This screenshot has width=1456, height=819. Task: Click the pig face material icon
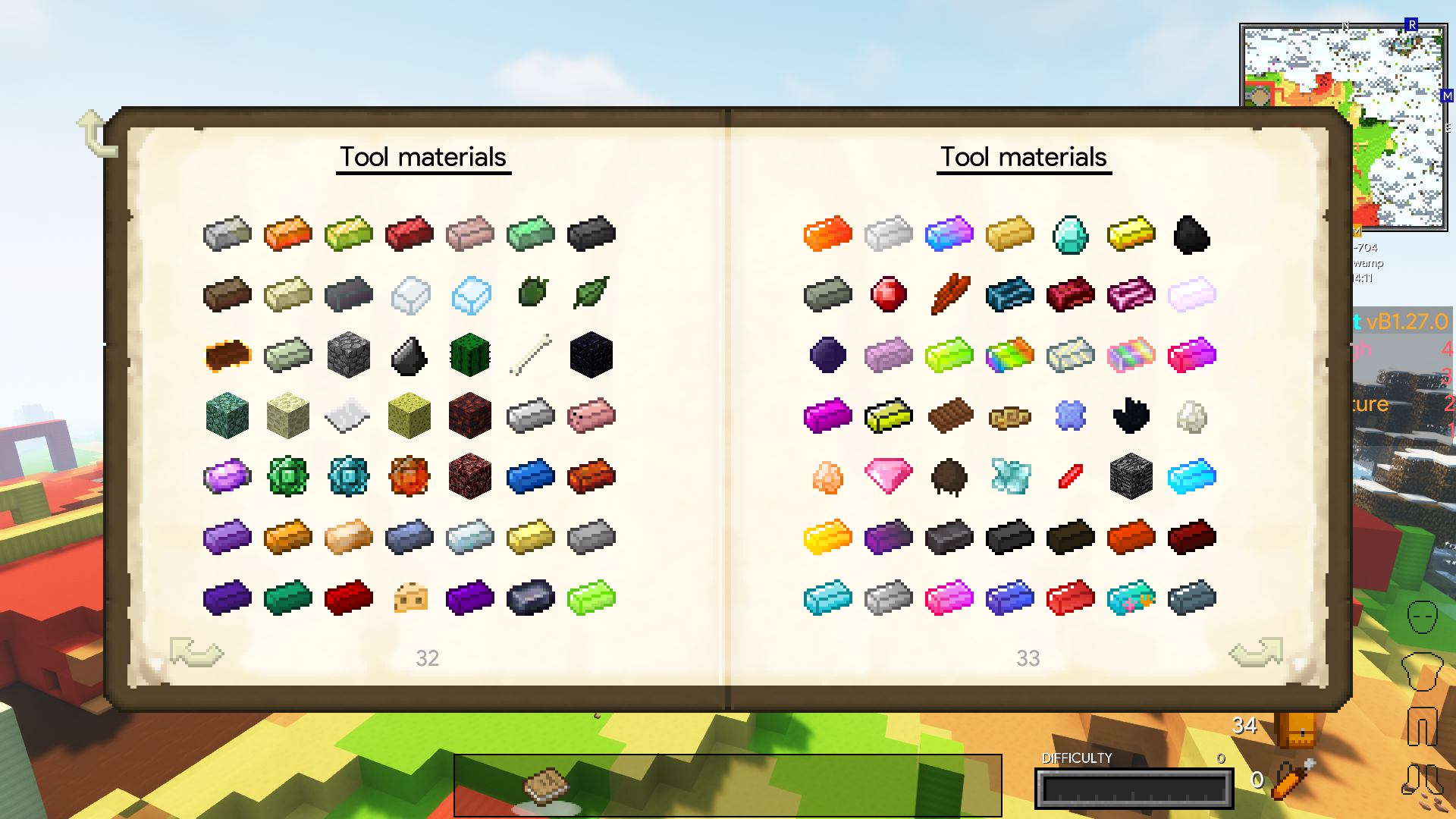pyautogui.click(x=590, y=416)
